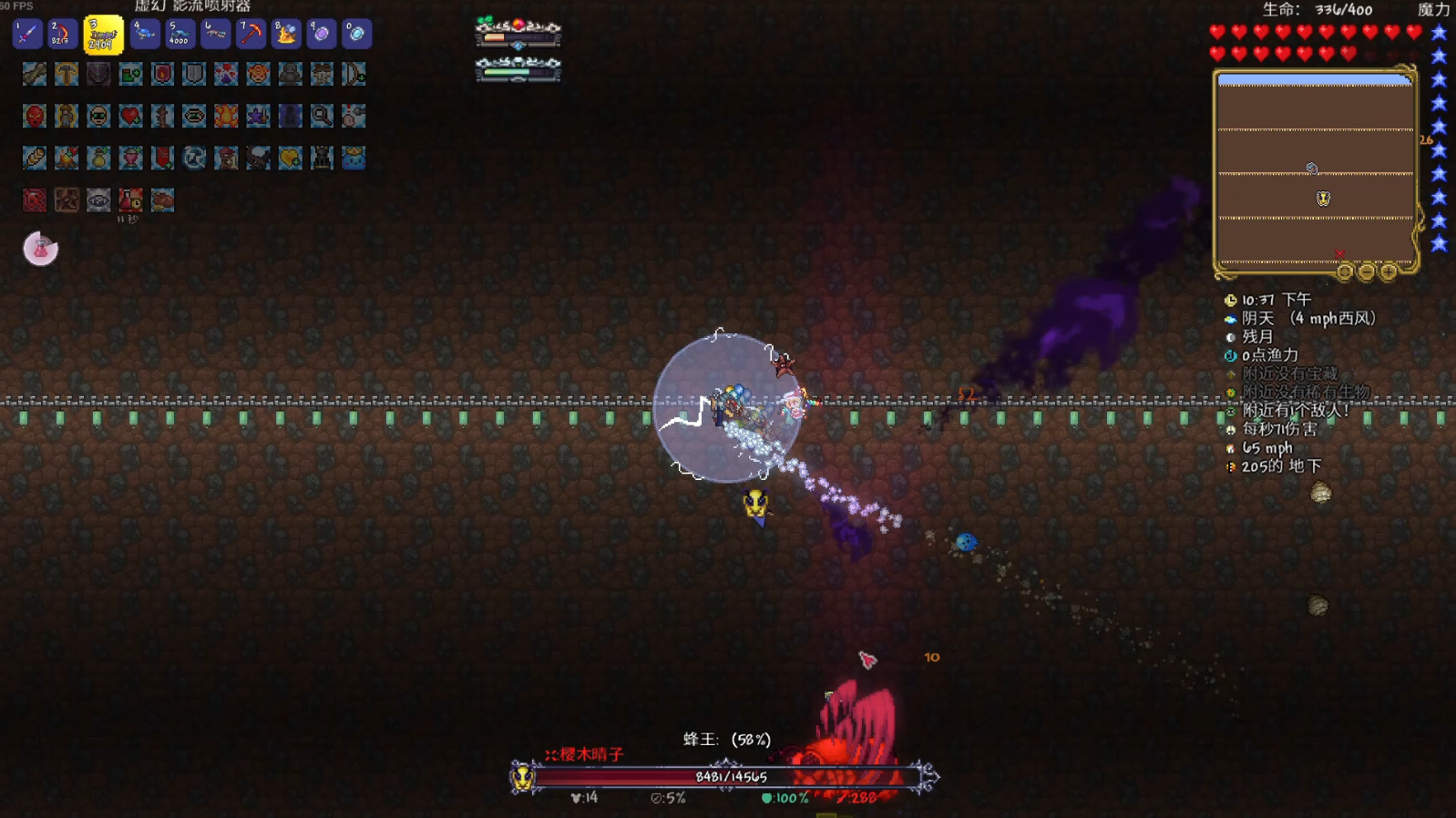This screenshot has width=1456, height=818.
Task: Click the roast meat buff icon
Action: (162, 200)
